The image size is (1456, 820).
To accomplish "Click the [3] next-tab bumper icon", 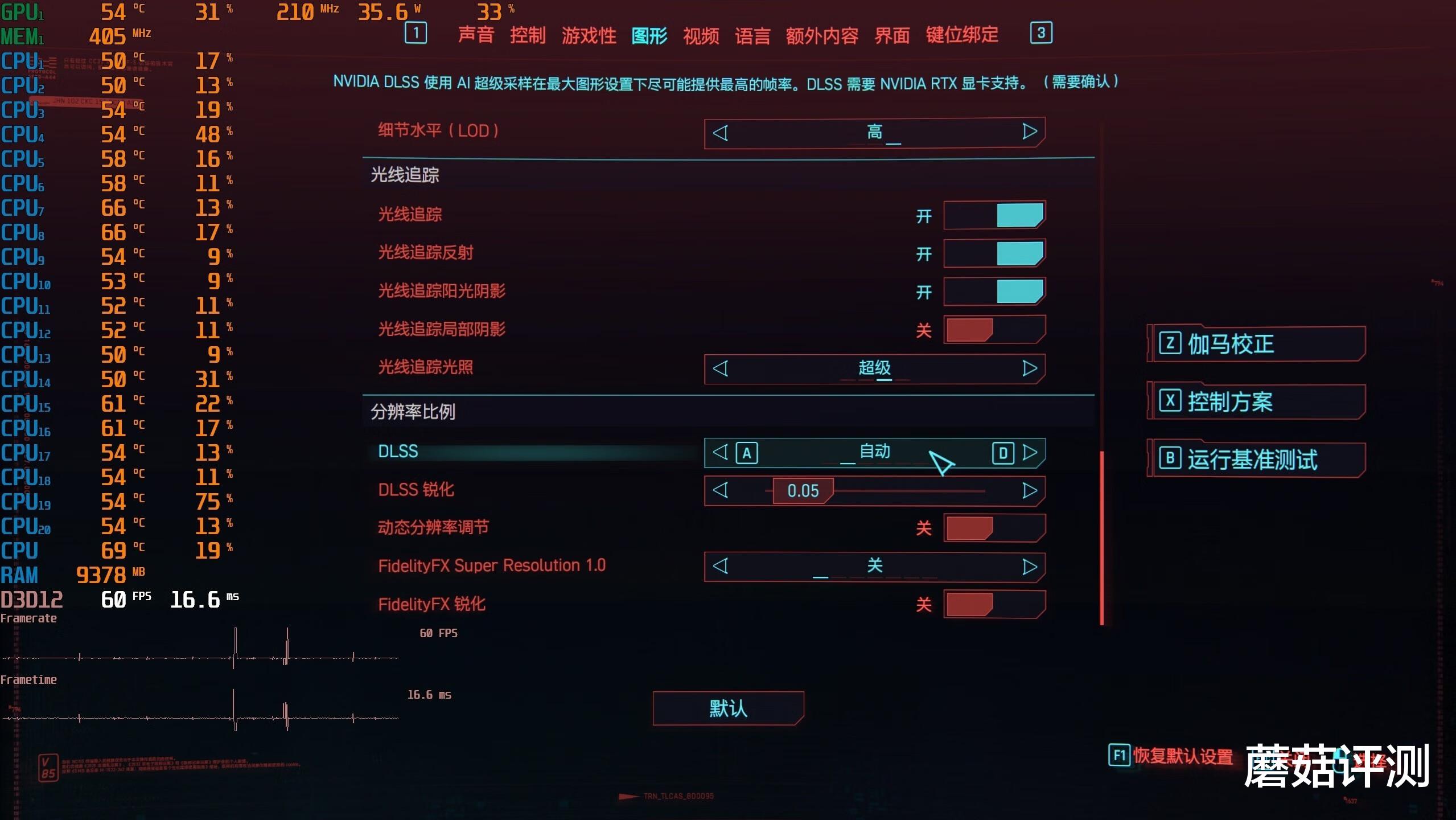I will click(1041, 33).
